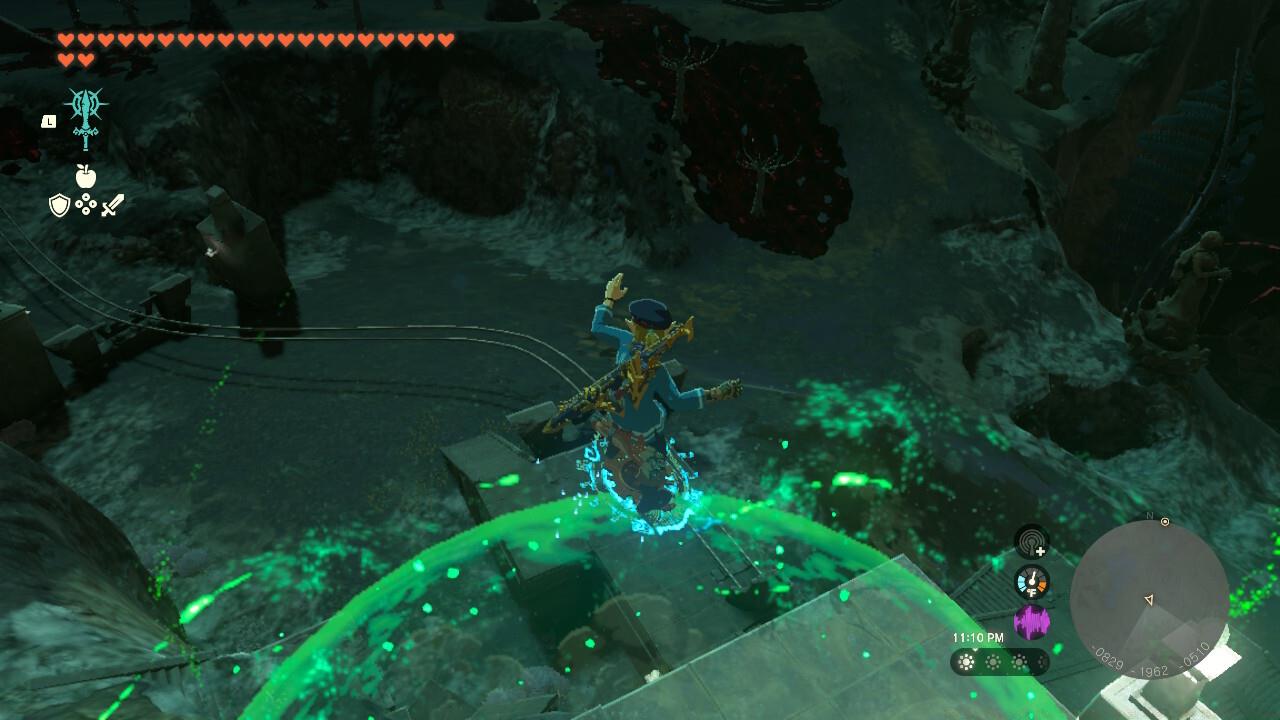Viewport: 1280px width, 720px height.
Task: Click the yellow shrine dot on the minimap
Action: point(1164,521)
